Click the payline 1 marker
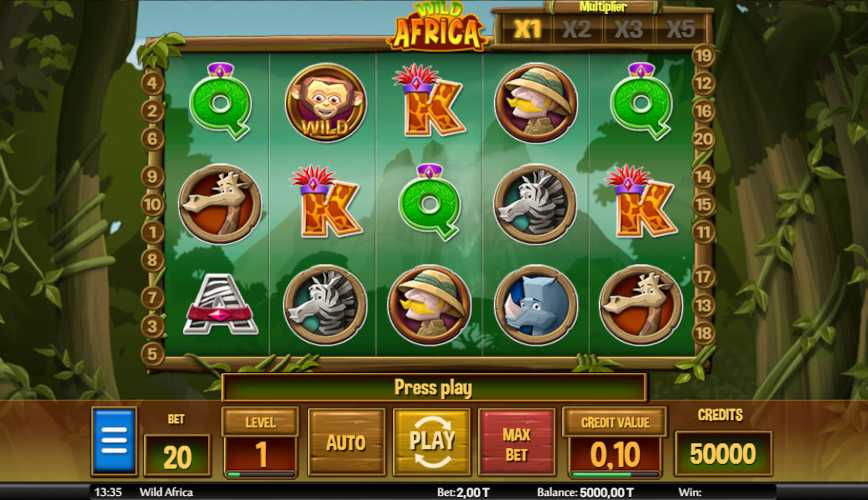The width and height of the screenshot is (868, 500). pos(153,232)
